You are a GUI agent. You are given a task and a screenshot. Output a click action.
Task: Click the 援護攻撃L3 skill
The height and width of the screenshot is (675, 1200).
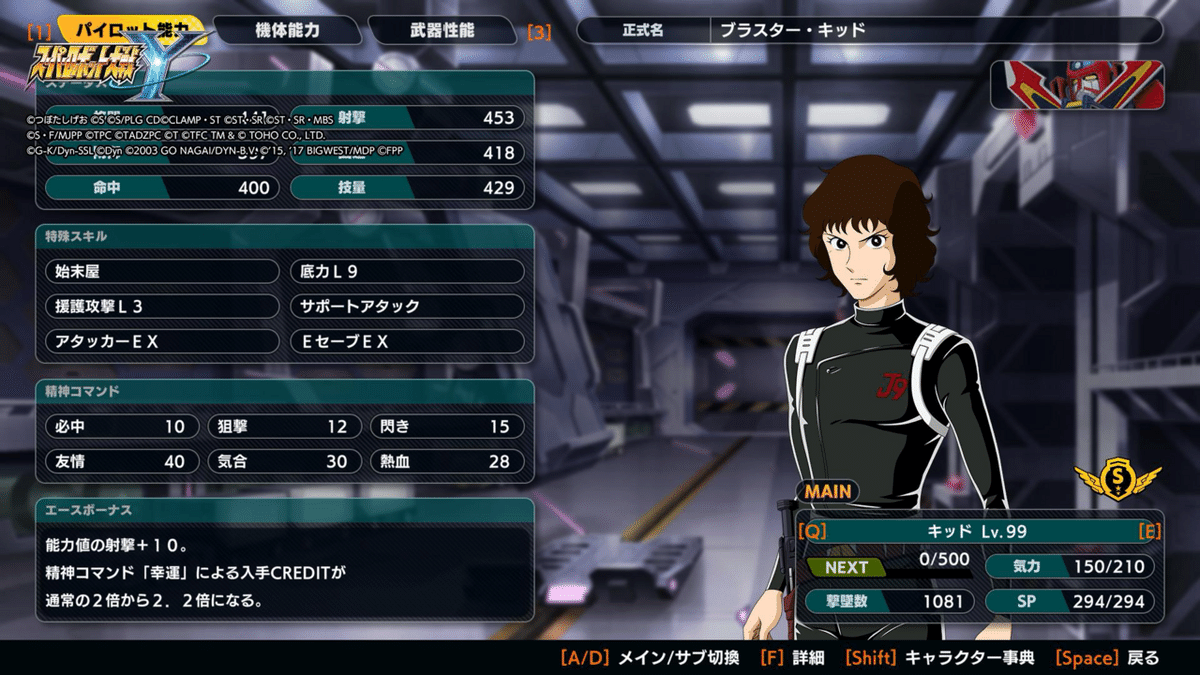click(x=162, y=306)
